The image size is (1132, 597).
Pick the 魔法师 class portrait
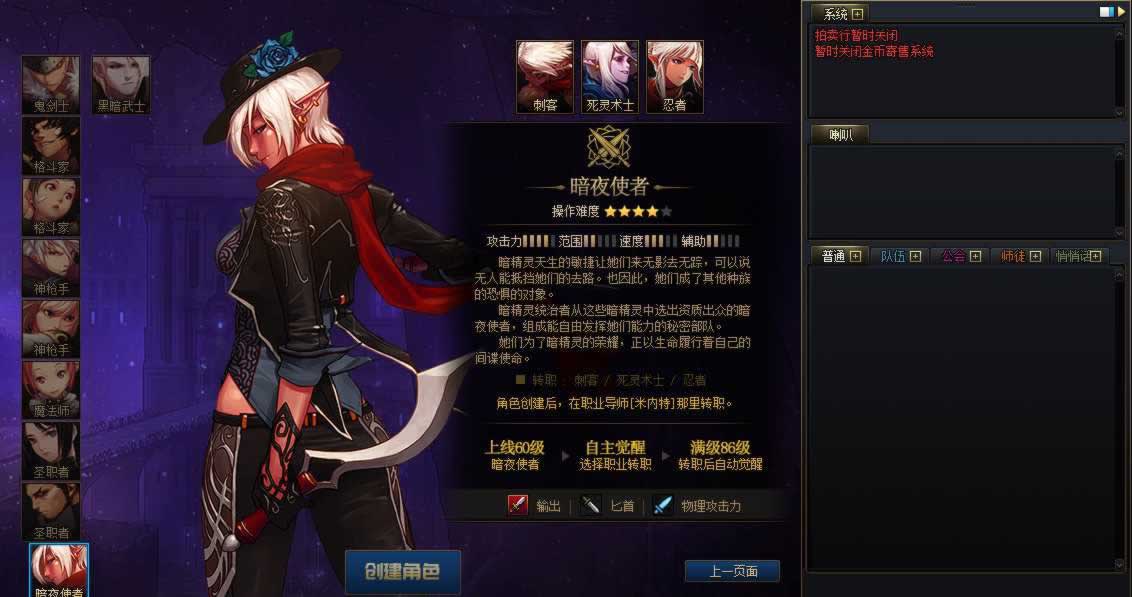pyautogui.click(x=51, y=388)
